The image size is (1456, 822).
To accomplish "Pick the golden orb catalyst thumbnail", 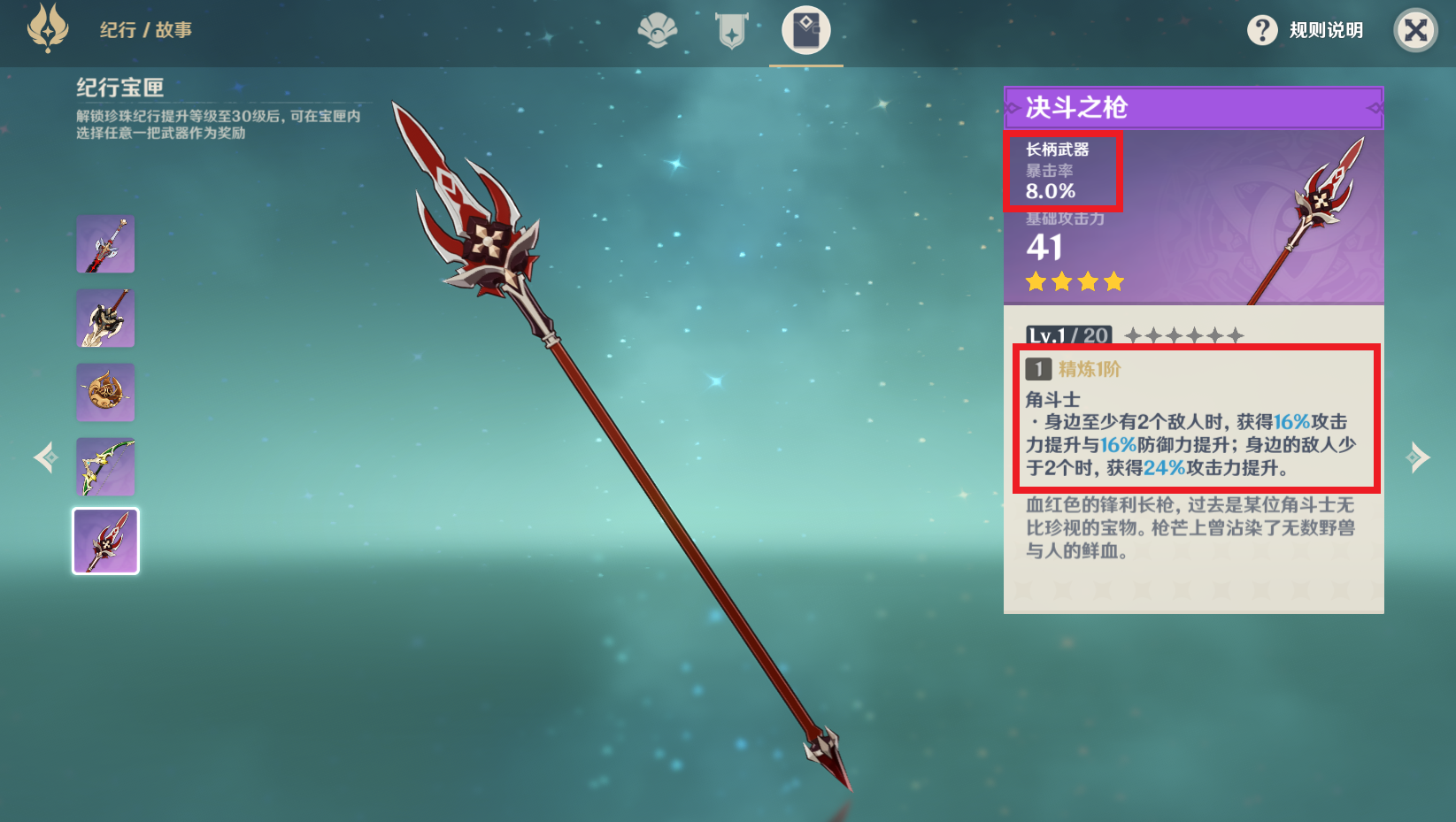I will (x=105, y=392).
